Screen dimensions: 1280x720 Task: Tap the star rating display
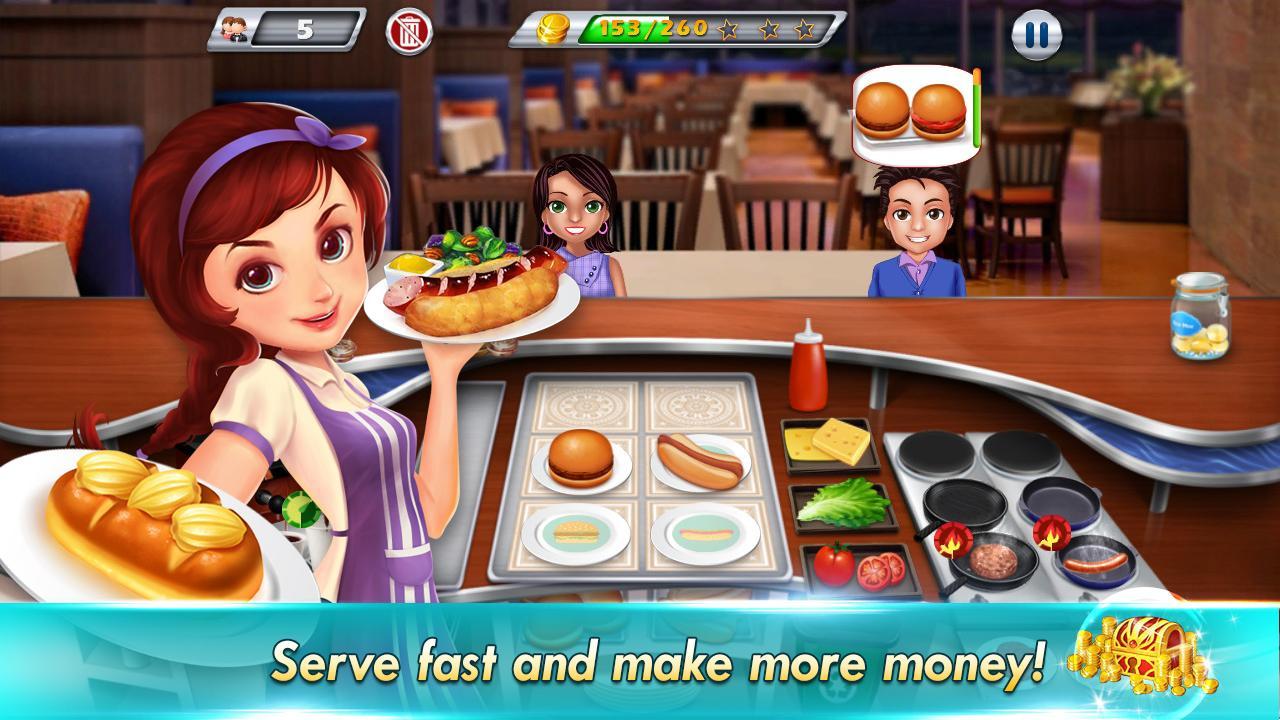770,28
